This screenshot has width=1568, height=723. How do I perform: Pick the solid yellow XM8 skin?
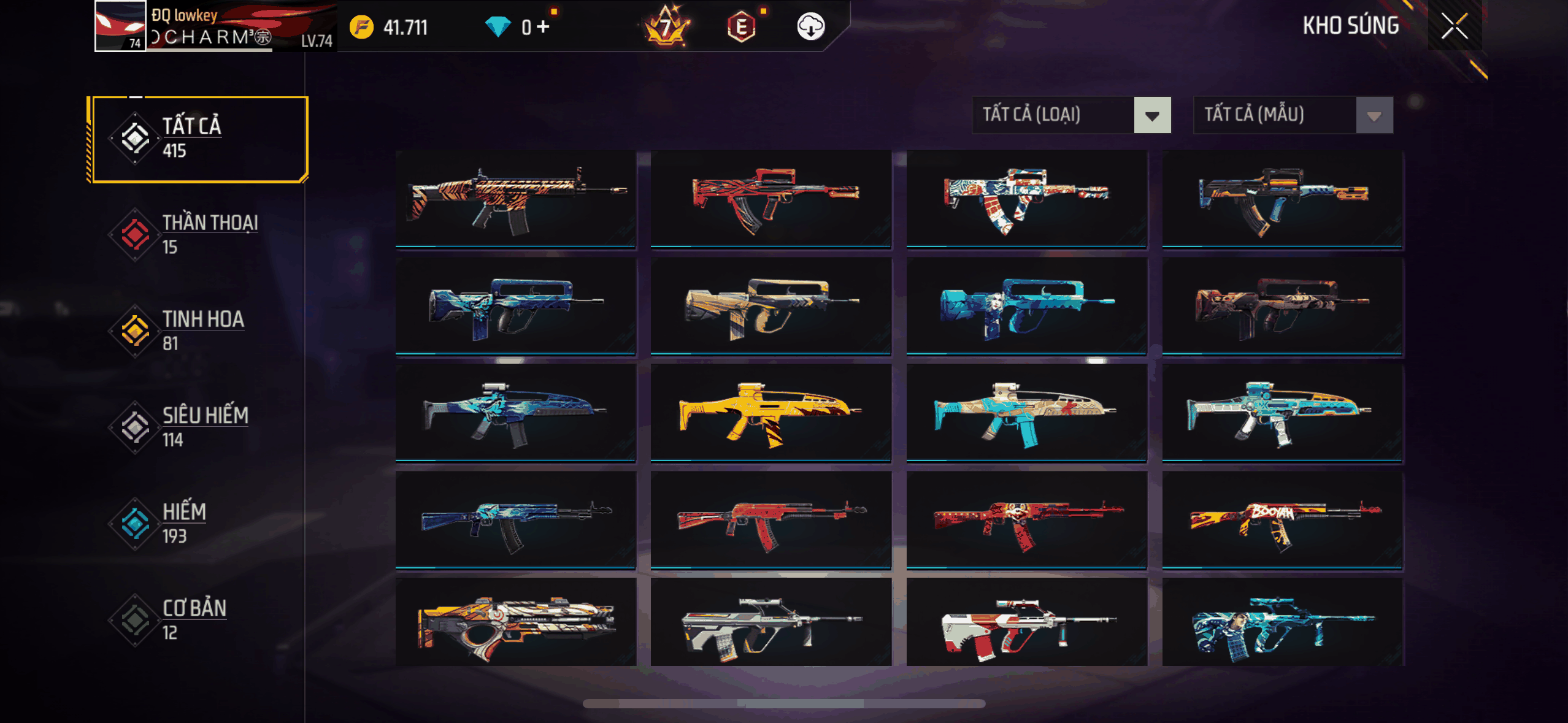tap(771, 413)
